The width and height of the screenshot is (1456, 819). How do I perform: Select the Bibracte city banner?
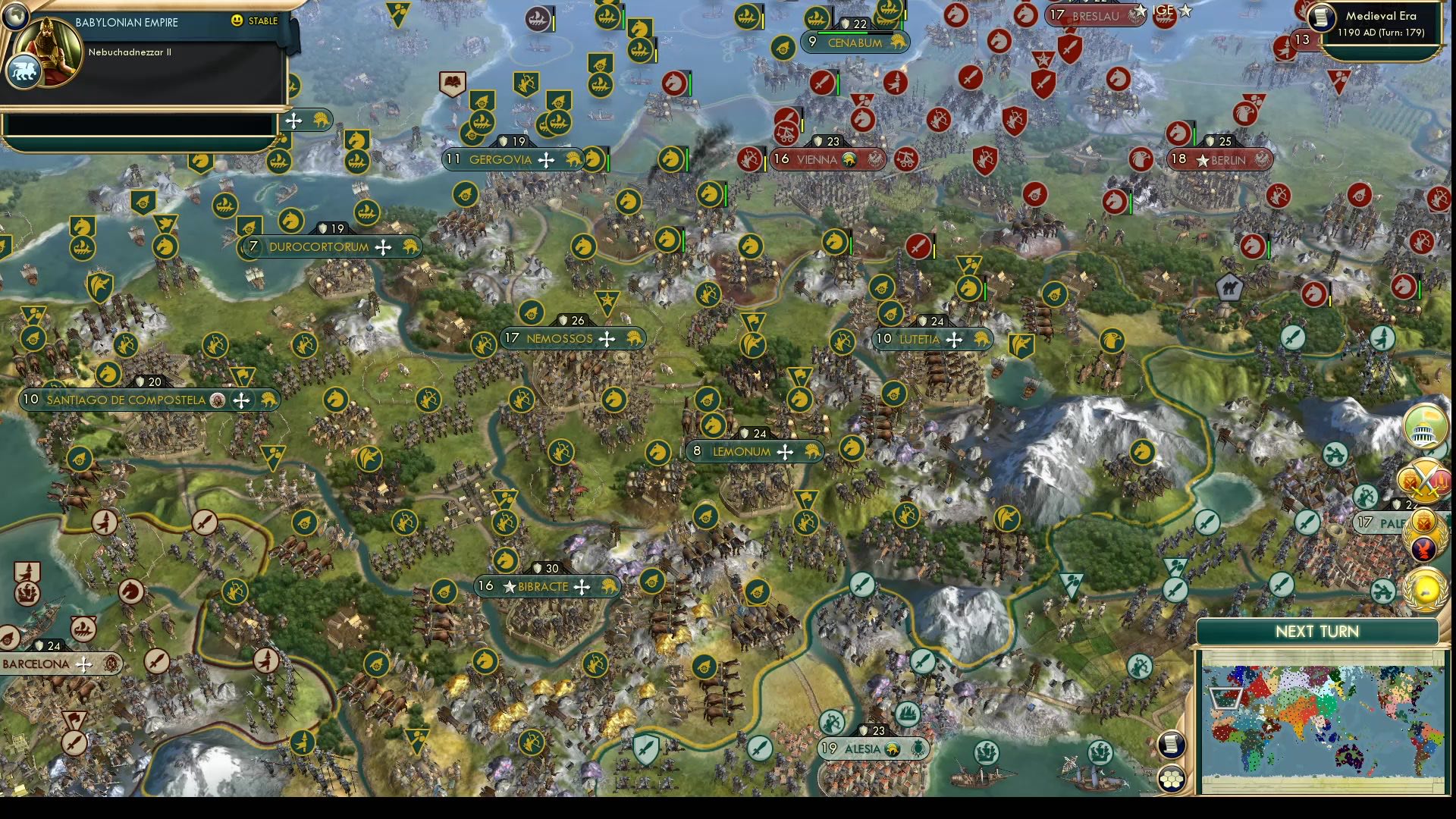pyautogui.click(x=543, y=585)
